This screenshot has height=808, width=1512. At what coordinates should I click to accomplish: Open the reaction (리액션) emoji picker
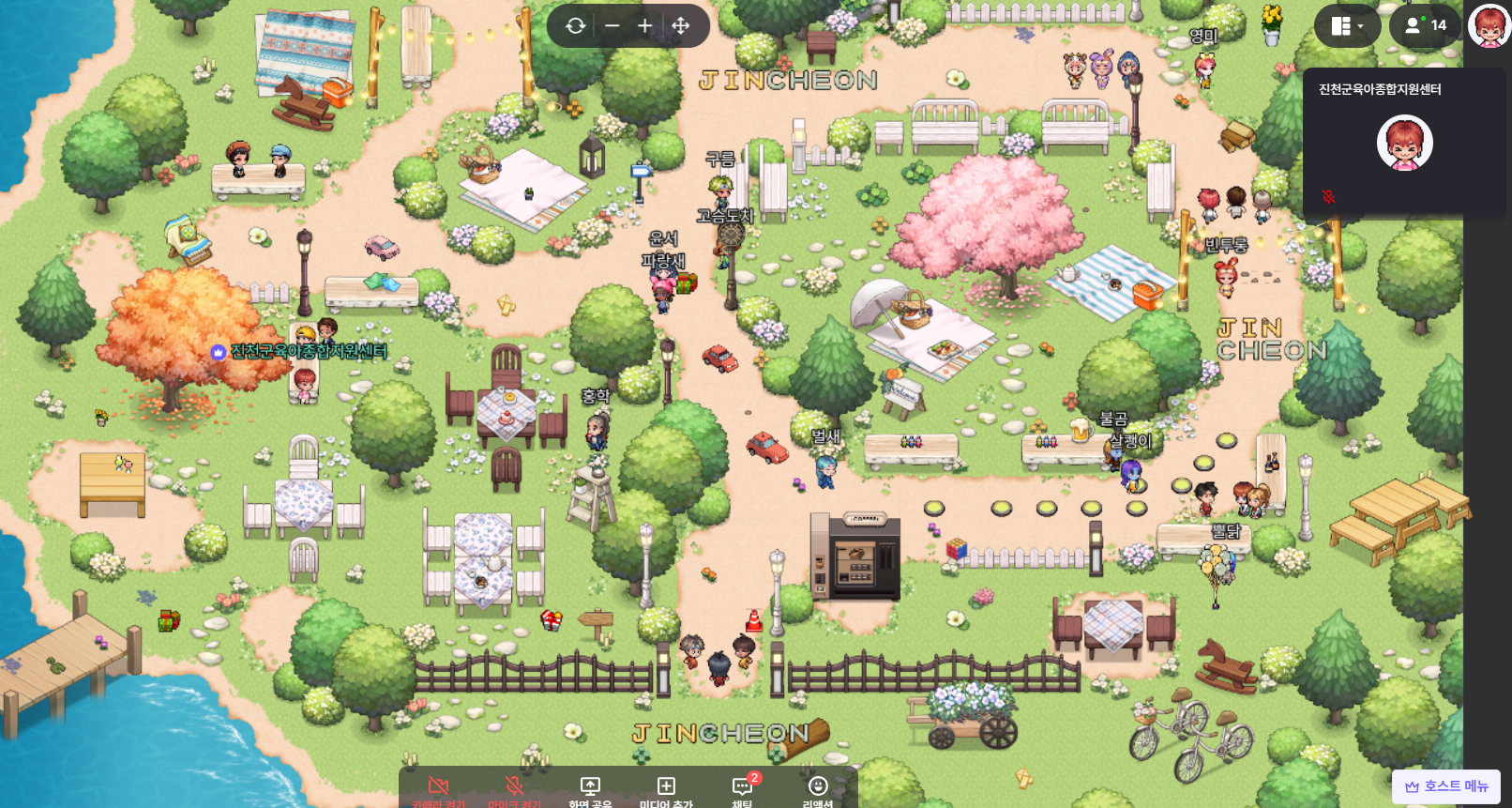point(818,789)
